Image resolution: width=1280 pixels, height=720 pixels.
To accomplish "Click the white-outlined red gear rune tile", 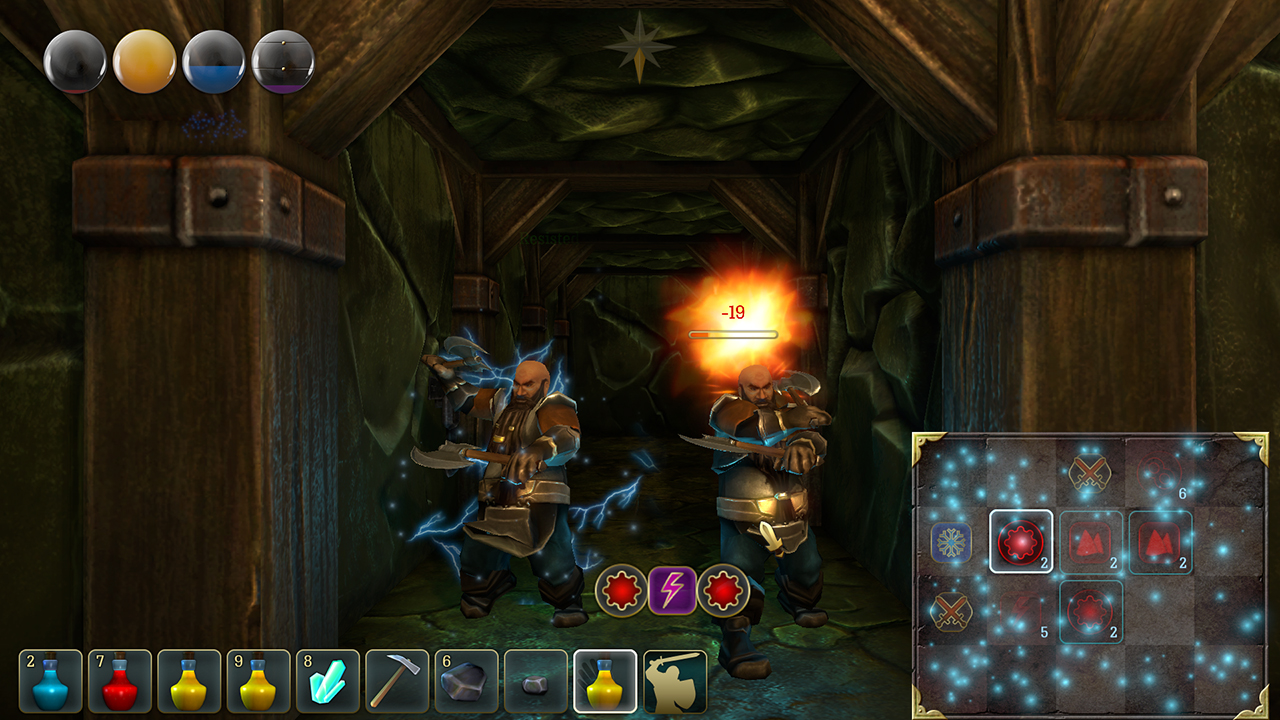I will coord(1021,542).
